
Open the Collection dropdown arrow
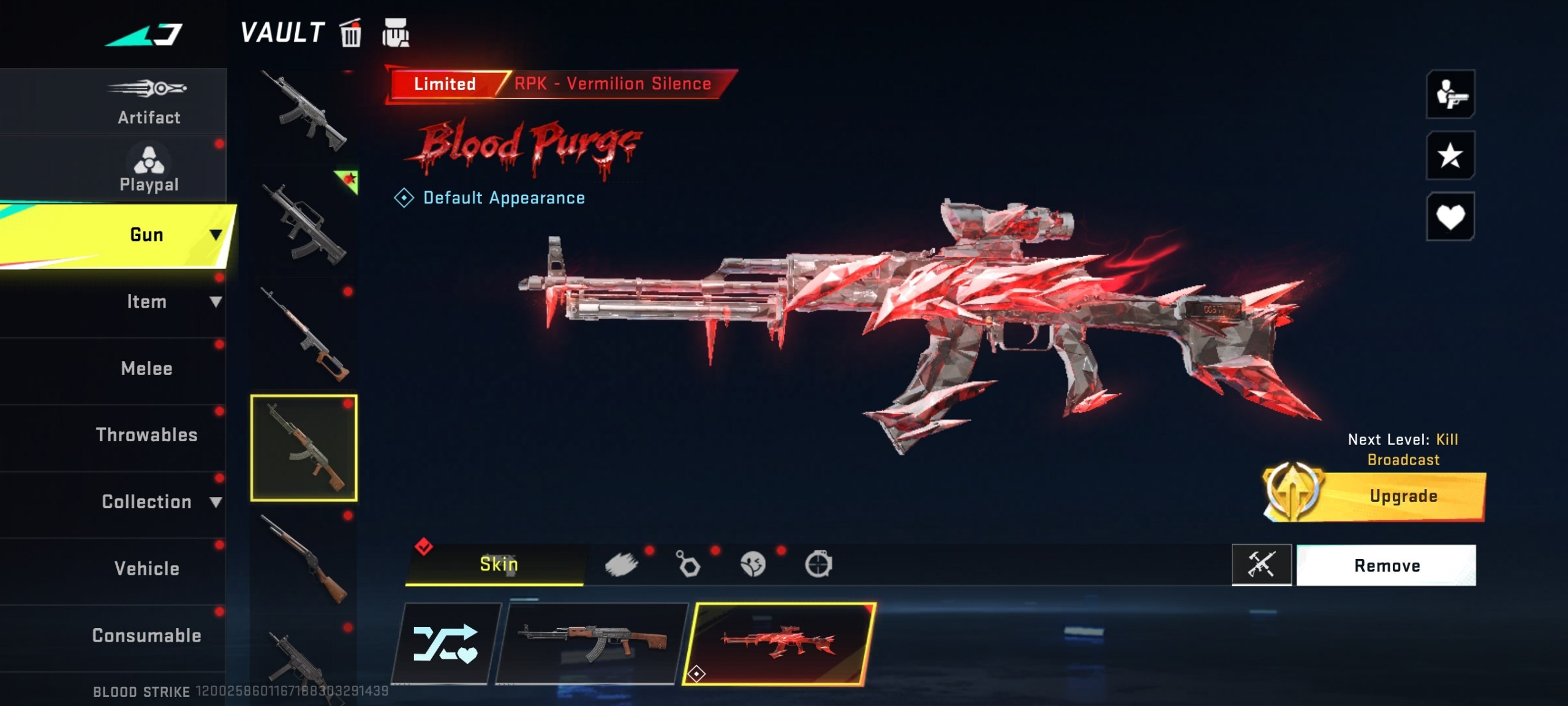click(x=217, y=501)
